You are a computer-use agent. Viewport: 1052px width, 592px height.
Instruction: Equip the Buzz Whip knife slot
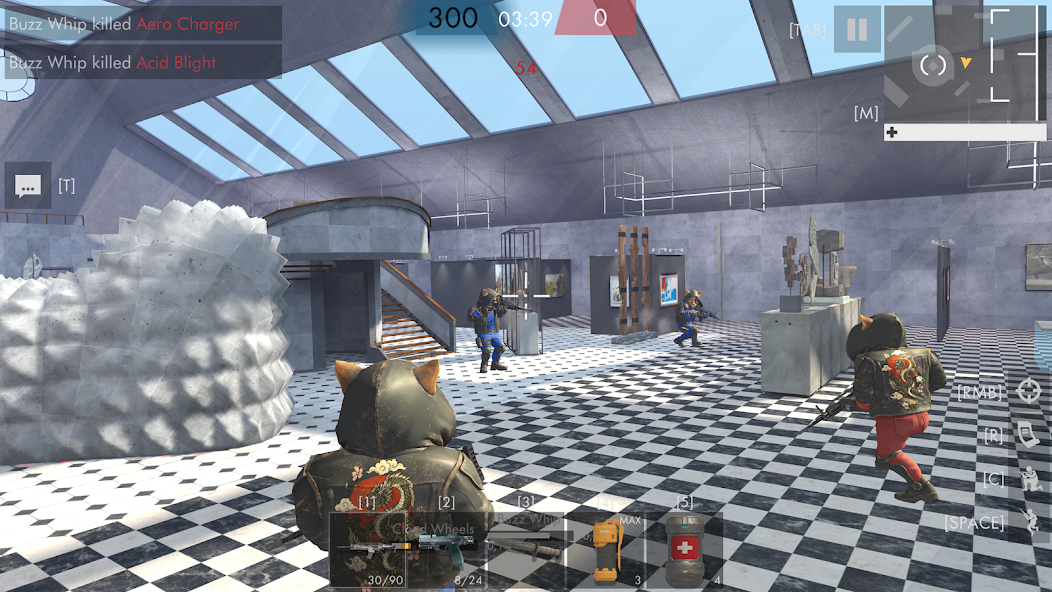(525, 548)
